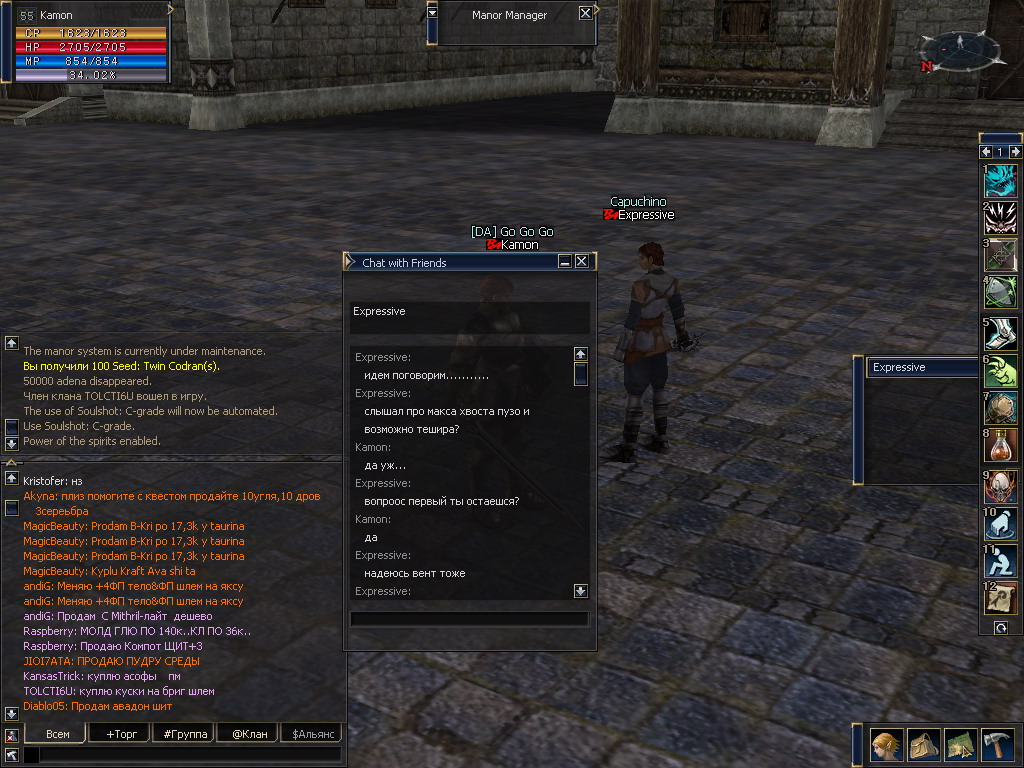Select the @Клан chat tab
The height and width of the screenshot is (768, 1024).
click(x=249, y=734)
